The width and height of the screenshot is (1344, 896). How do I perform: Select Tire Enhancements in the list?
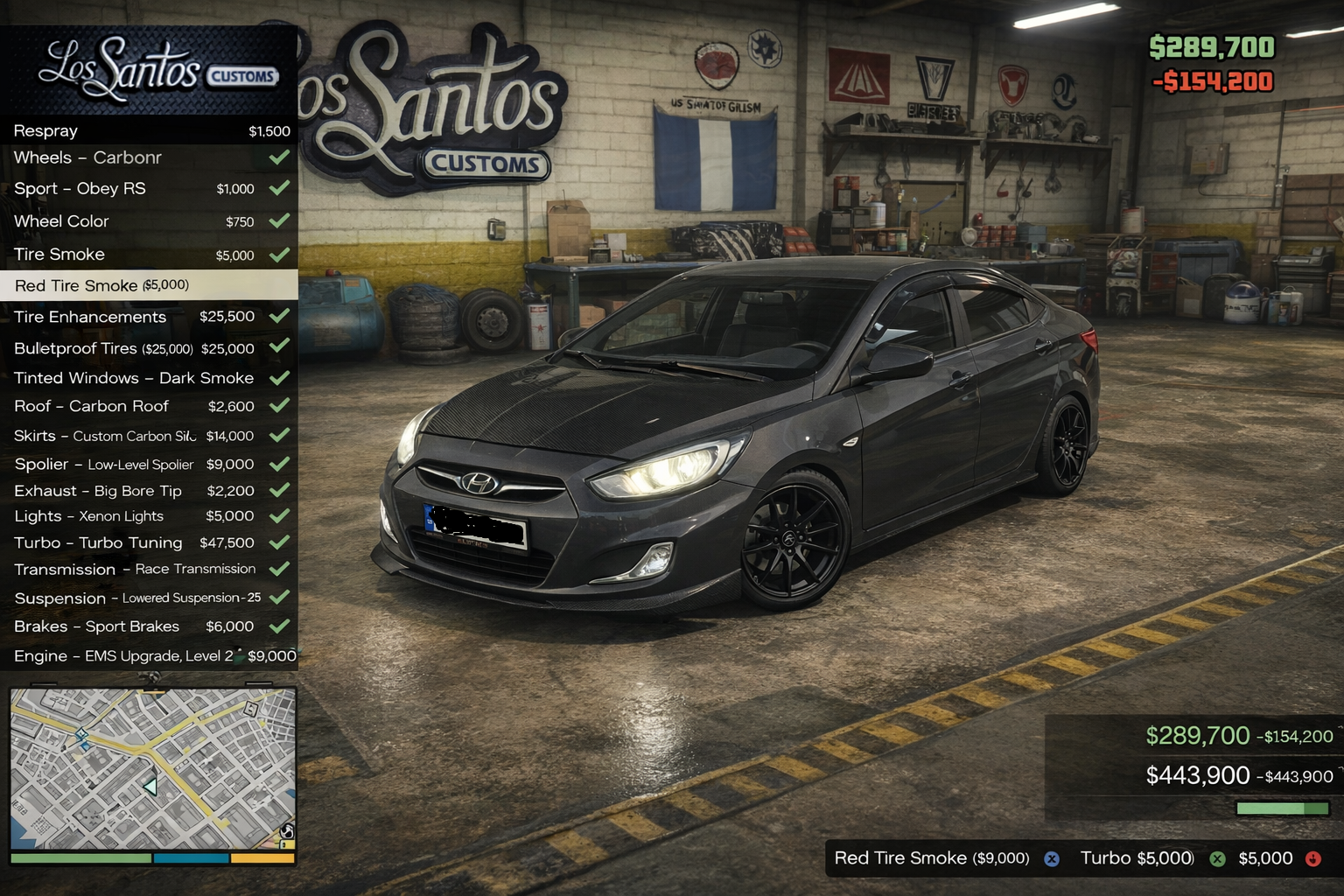pyautogui.click(x=149, y=317)
